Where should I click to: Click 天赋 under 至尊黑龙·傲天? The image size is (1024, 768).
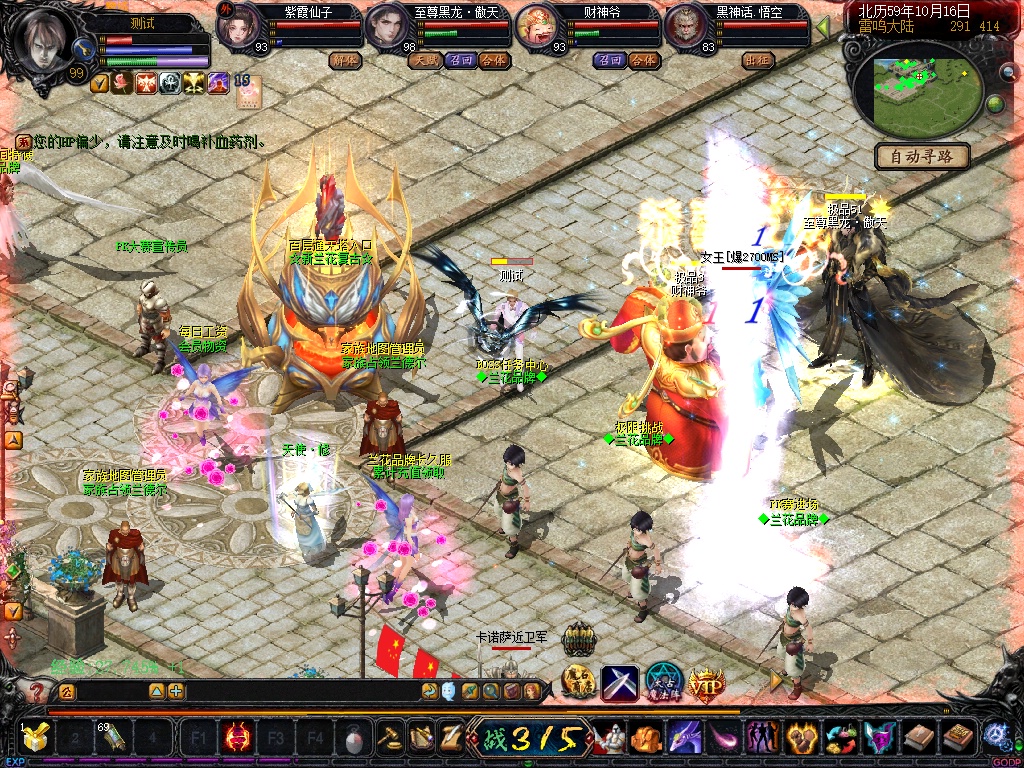423,60
